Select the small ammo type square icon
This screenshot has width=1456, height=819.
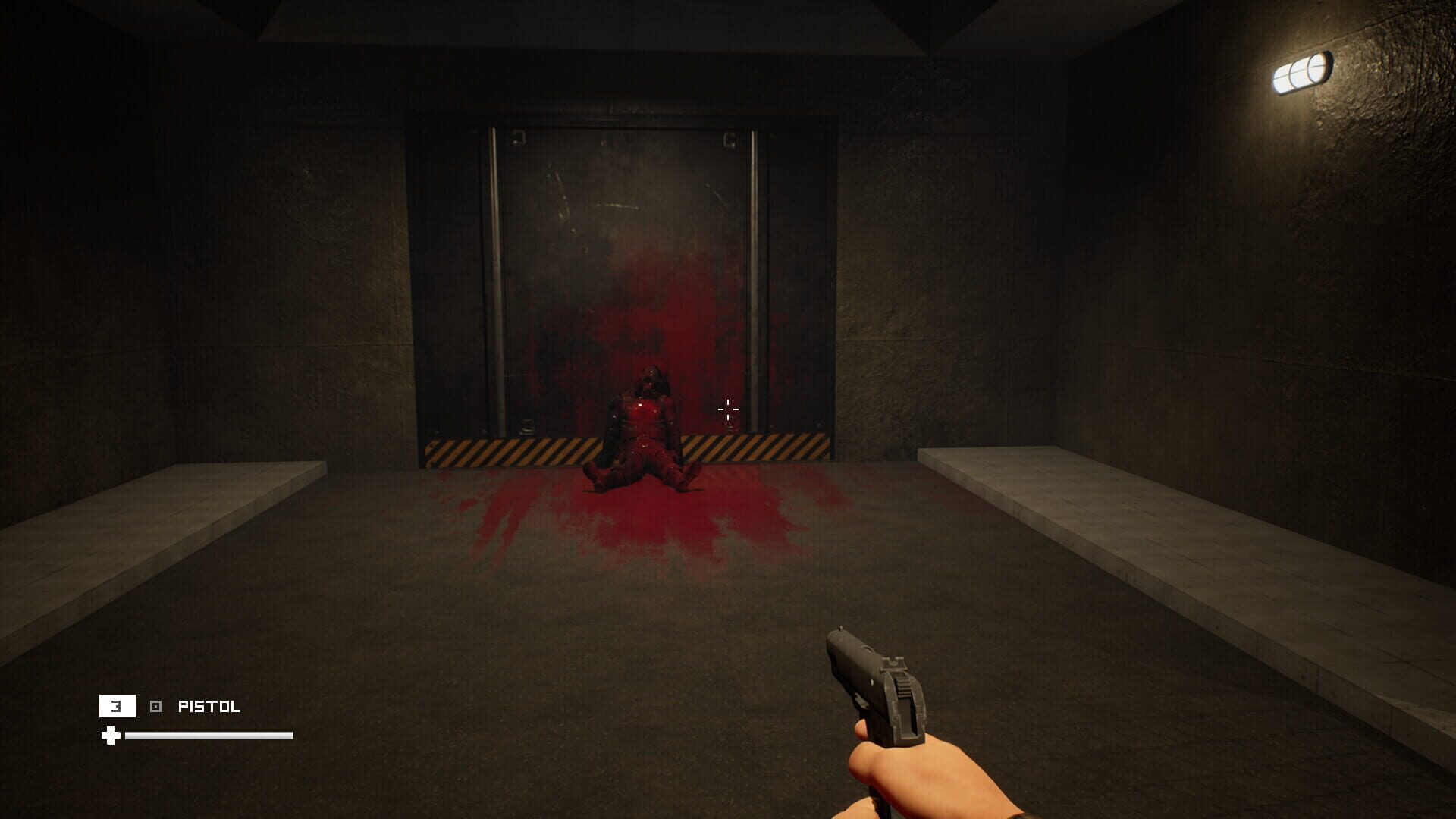(157, 707)
